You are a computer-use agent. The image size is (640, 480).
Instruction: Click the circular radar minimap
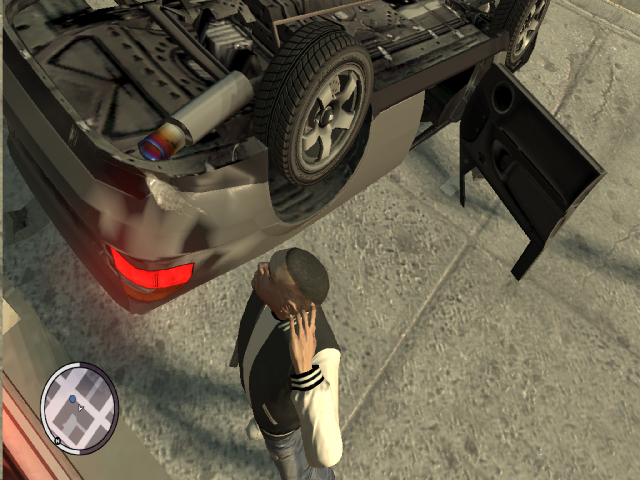[x=79, y=404]
